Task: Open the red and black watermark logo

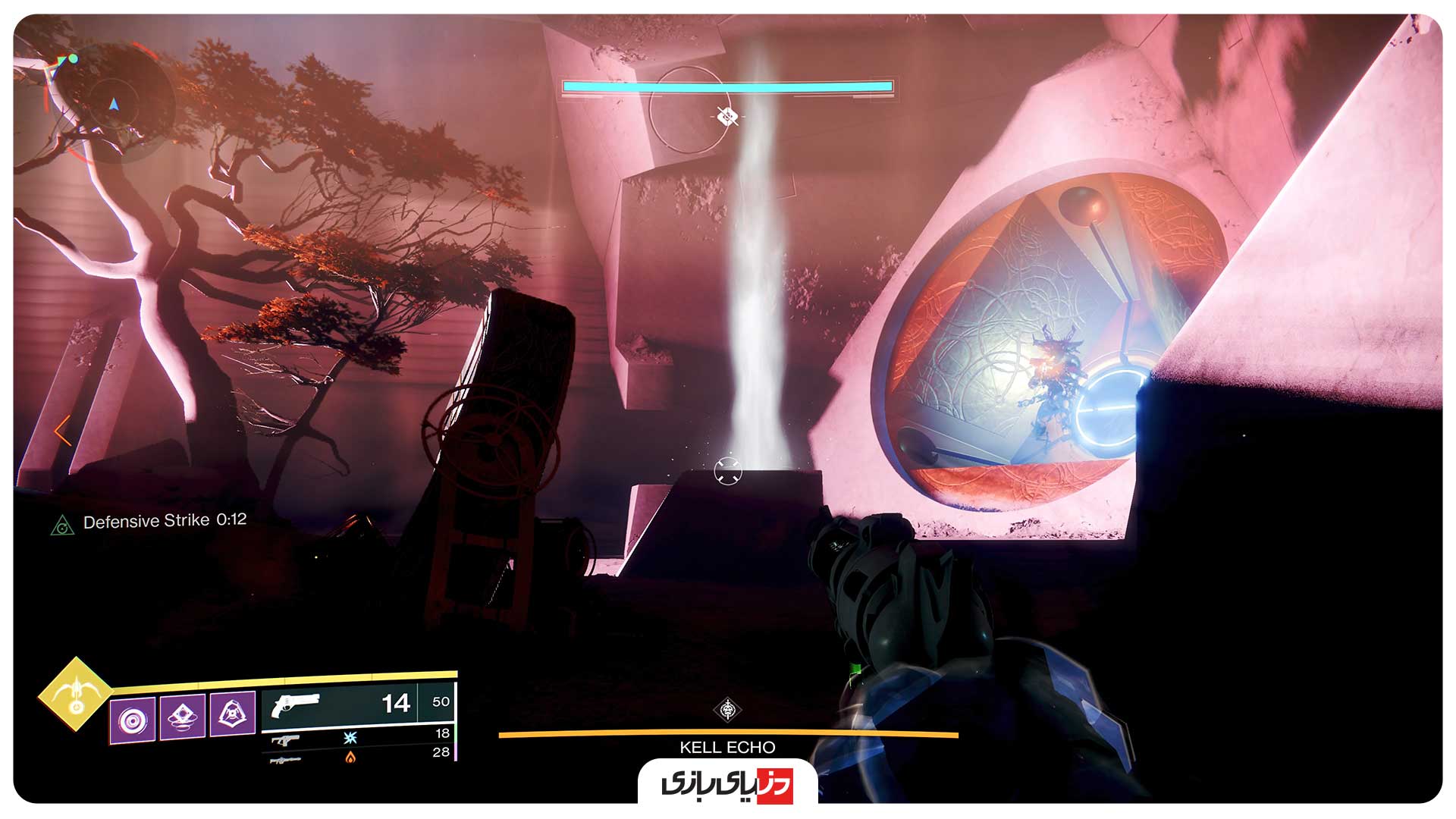Action: tap(727, 784)
